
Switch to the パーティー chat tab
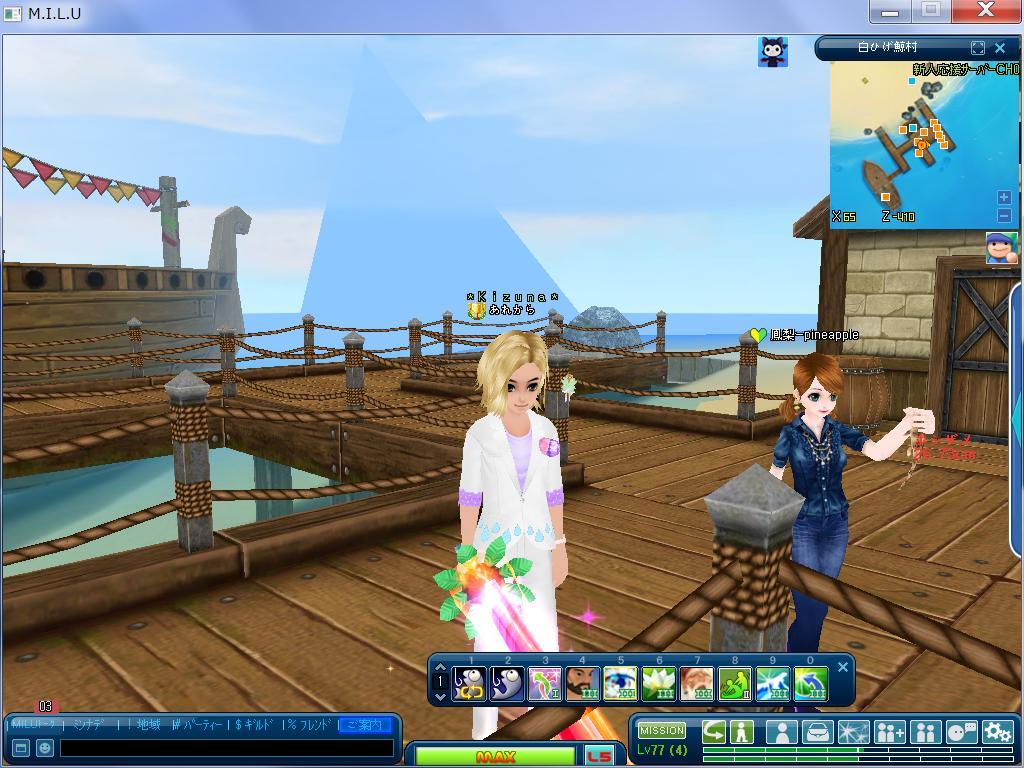pos(197,724)
